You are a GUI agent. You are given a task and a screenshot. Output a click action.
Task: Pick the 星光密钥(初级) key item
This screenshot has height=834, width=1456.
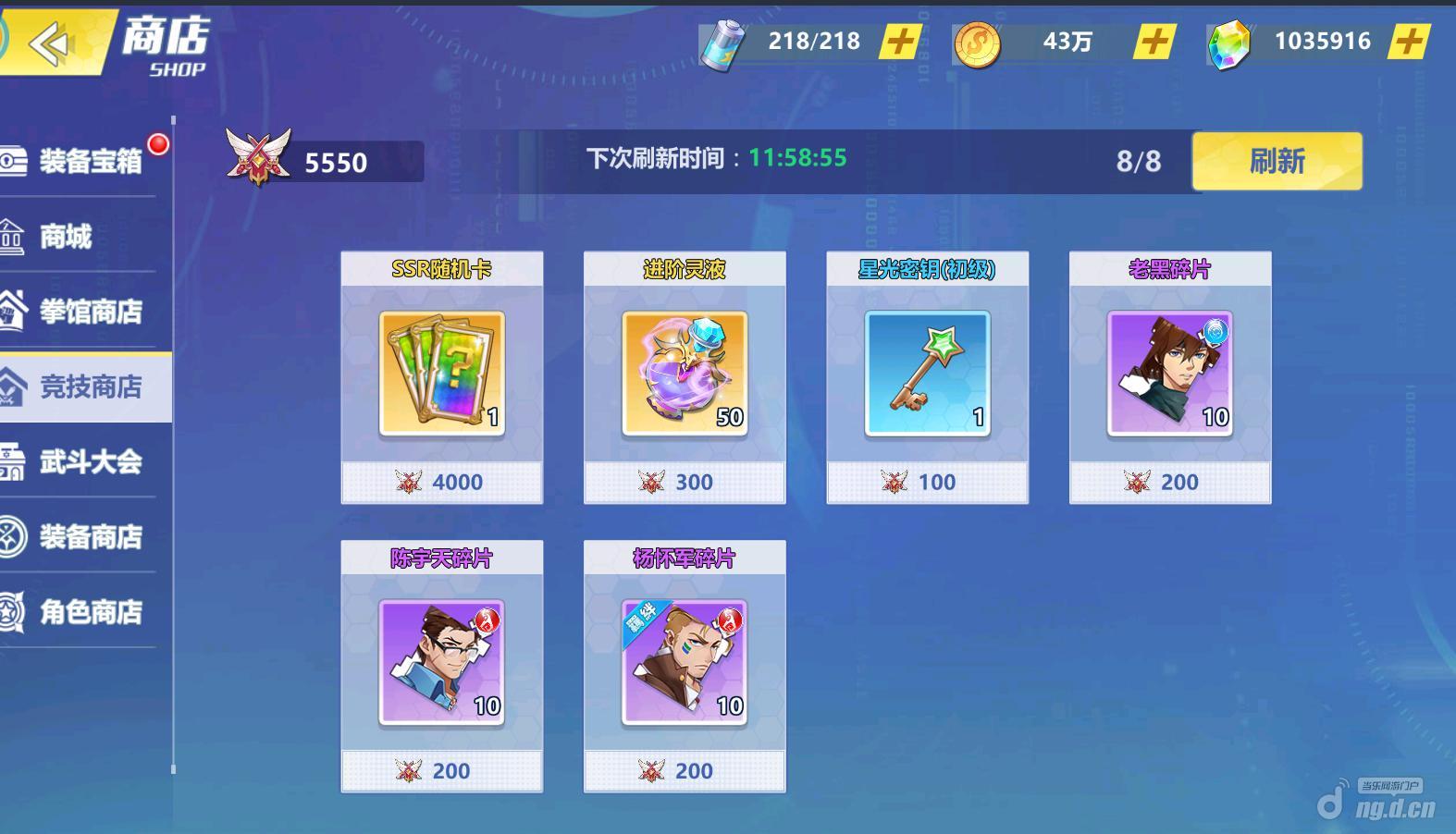(927, 376)
